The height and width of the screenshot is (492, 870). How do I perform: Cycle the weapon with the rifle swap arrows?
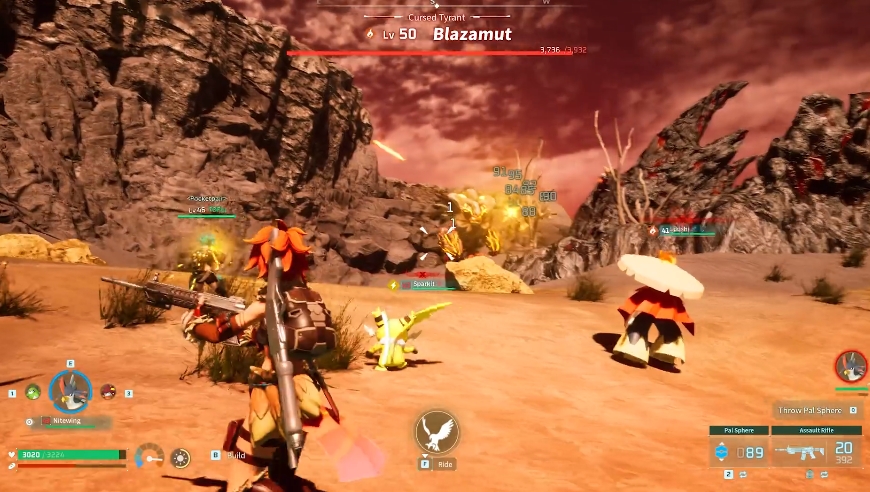(x=822, y=474)
